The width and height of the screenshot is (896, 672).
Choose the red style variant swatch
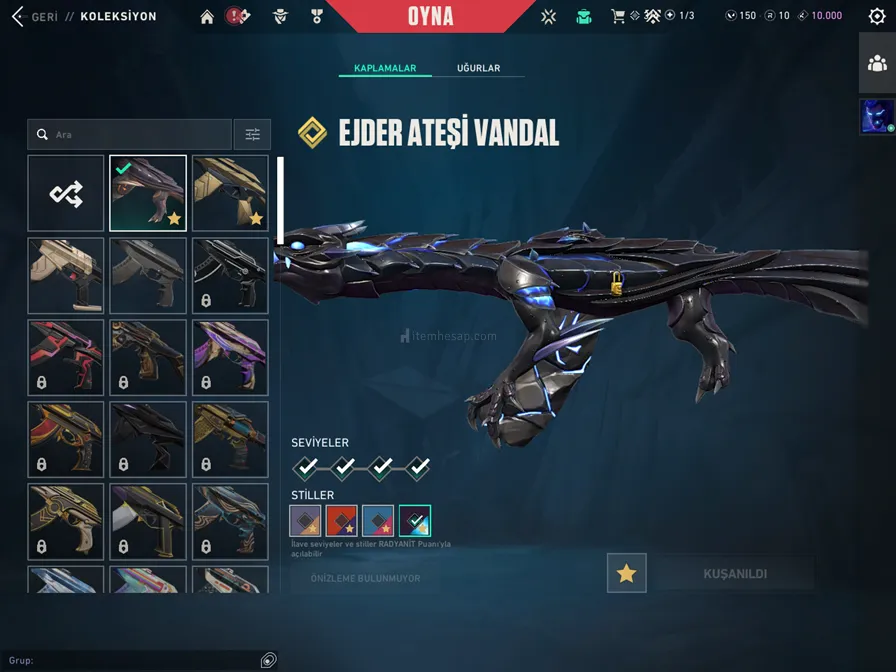pos(341,520)
